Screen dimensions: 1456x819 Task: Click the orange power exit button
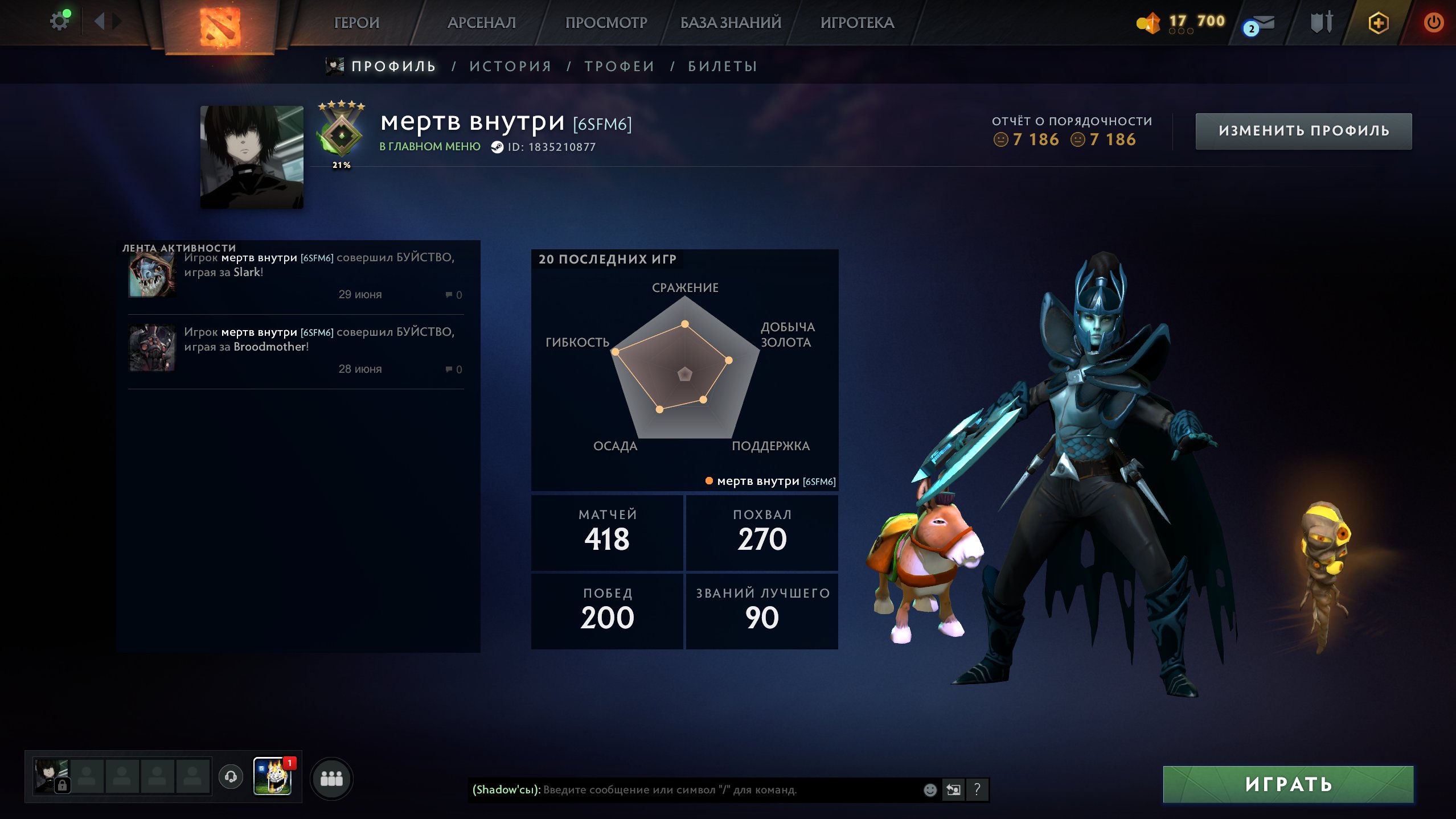1434,23
